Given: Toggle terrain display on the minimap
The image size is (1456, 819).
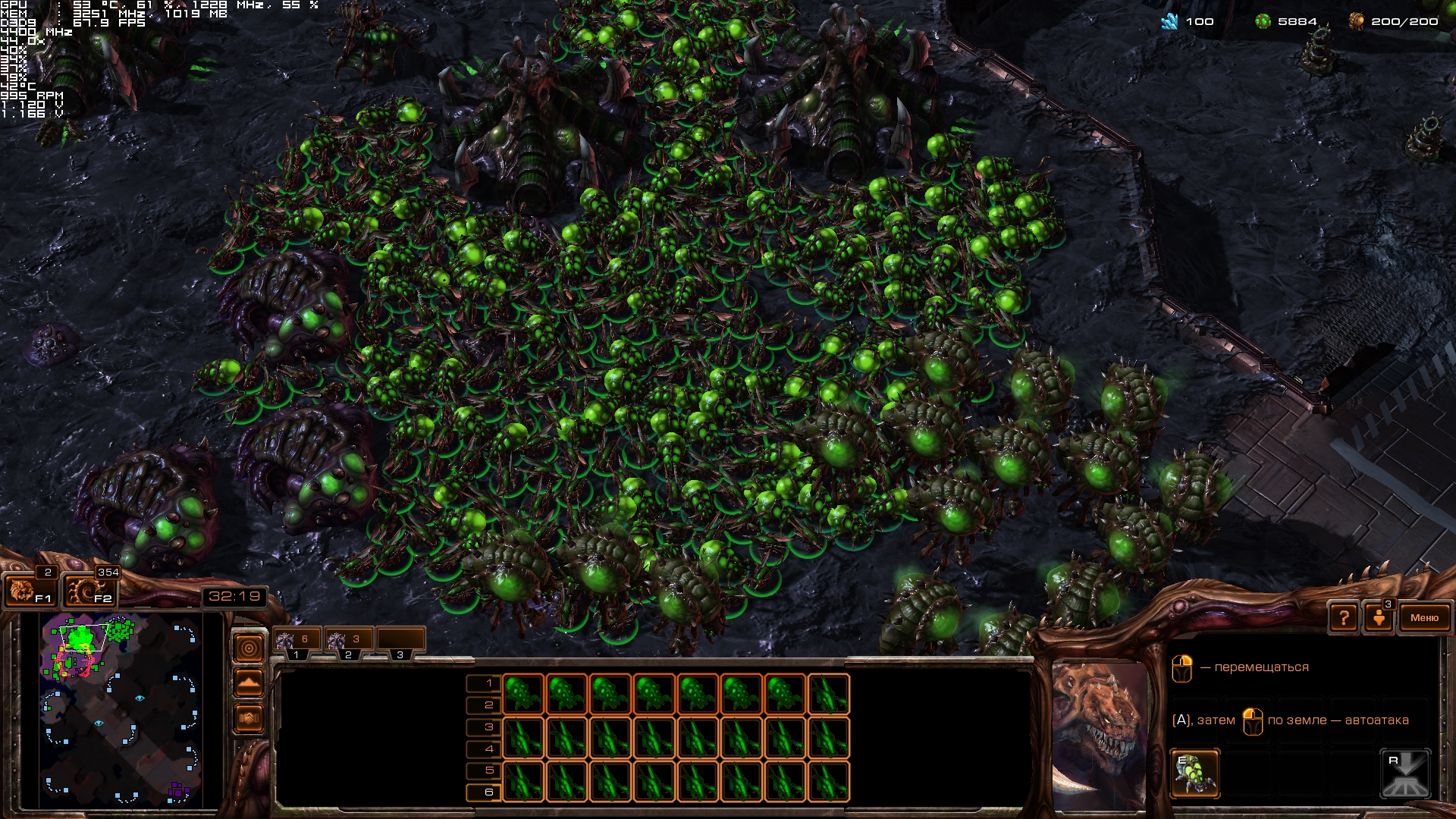Looking at the screenshot, I should [x=249, y=683].
